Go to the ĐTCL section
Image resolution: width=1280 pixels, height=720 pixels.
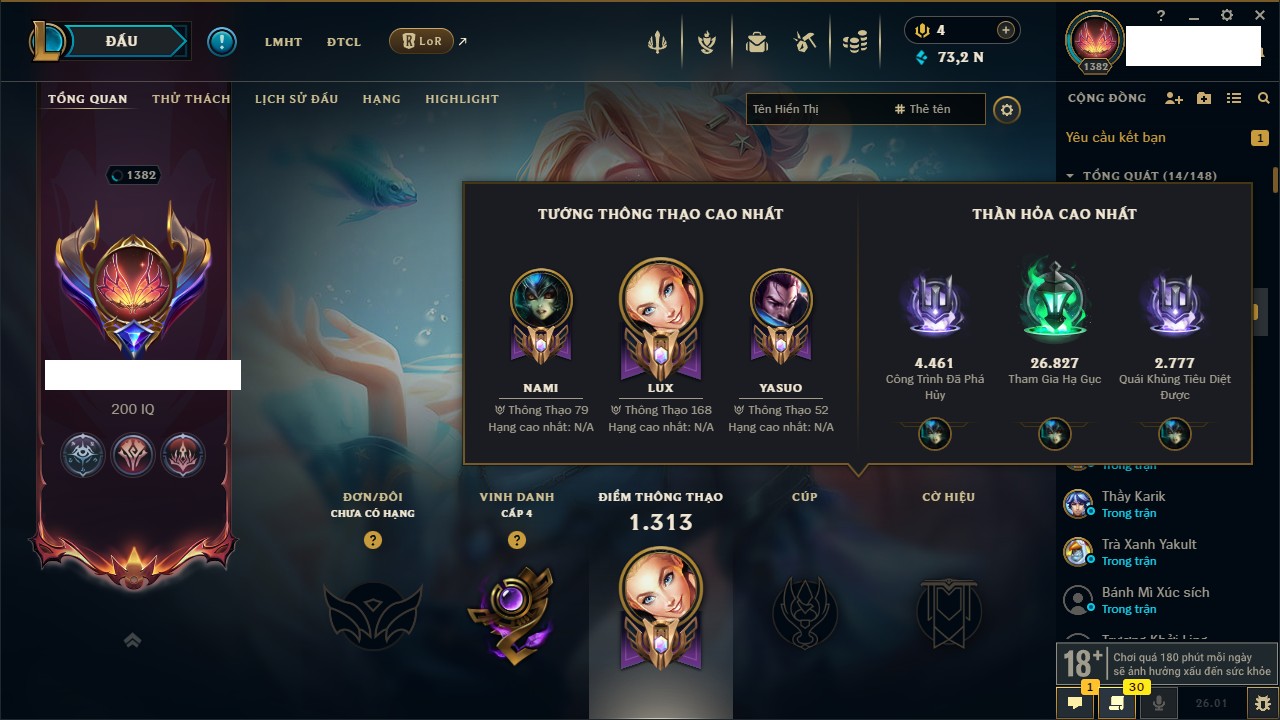point(344,42)
